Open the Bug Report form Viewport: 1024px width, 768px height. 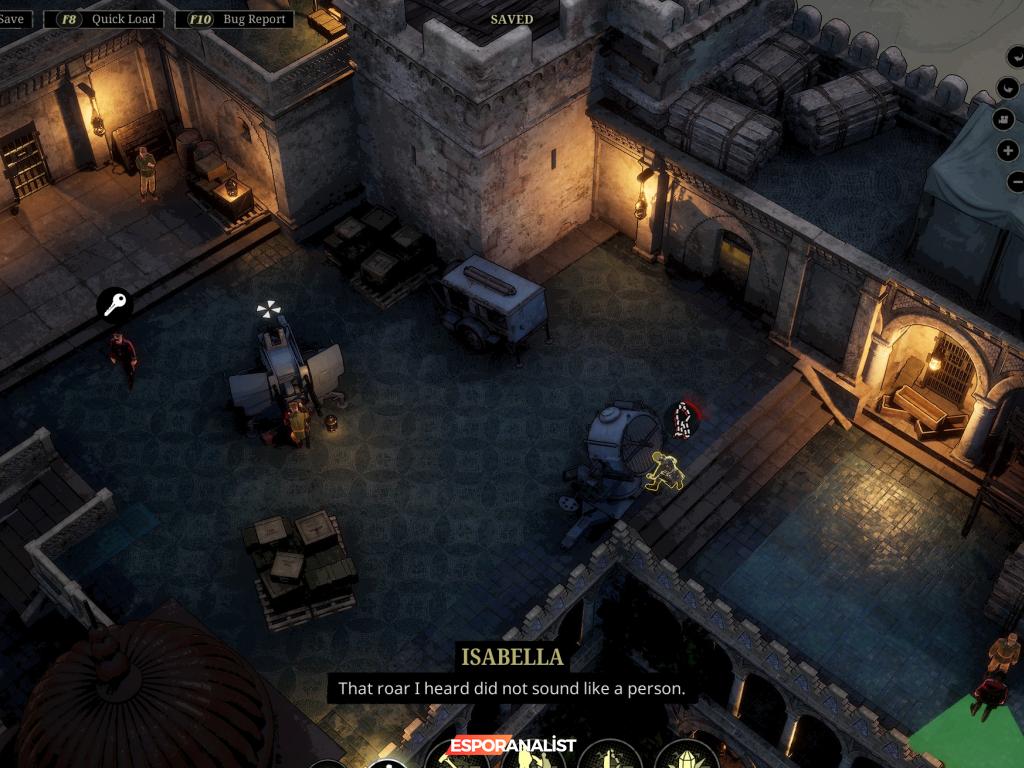click(x=240, y=19)
